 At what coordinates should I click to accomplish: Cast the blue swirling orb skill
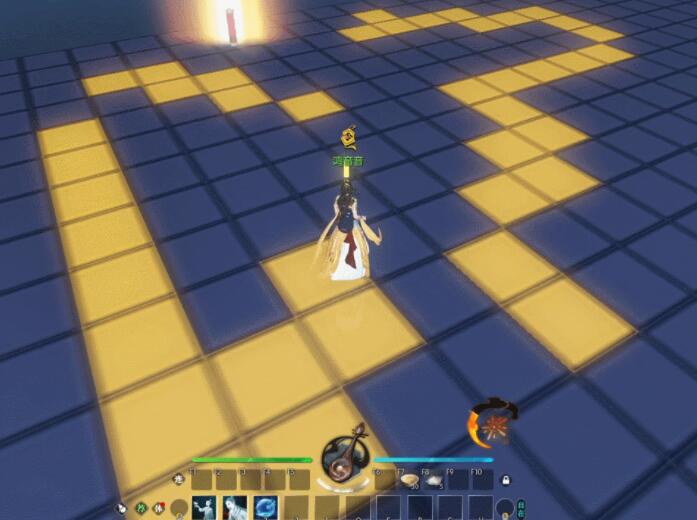tap(266, 507)
